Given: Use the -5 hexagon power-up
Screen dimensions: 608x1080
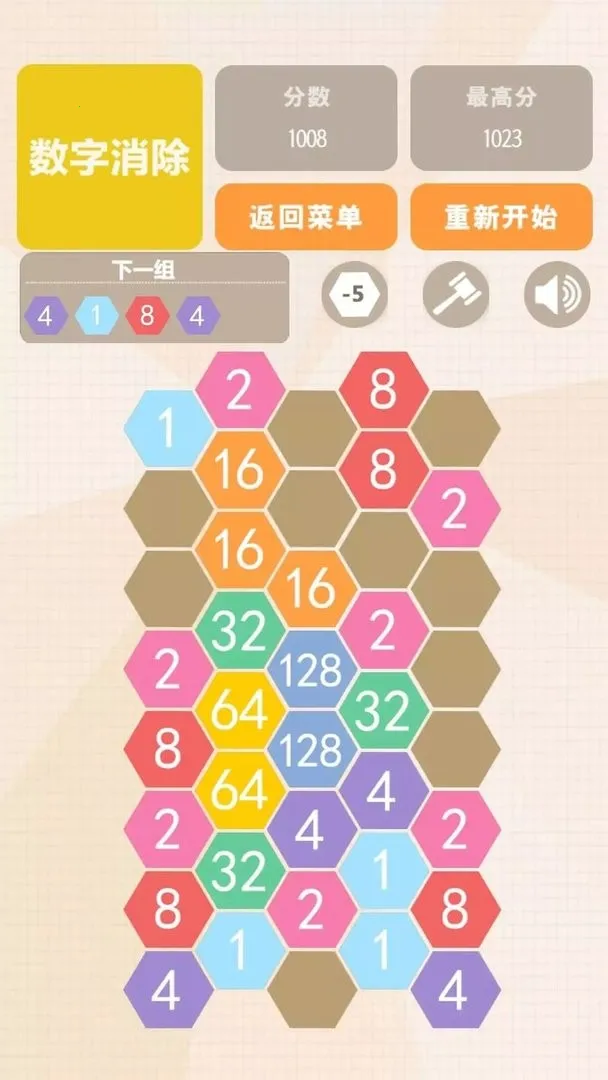Looking at the screenshot, I should point(354,295).
